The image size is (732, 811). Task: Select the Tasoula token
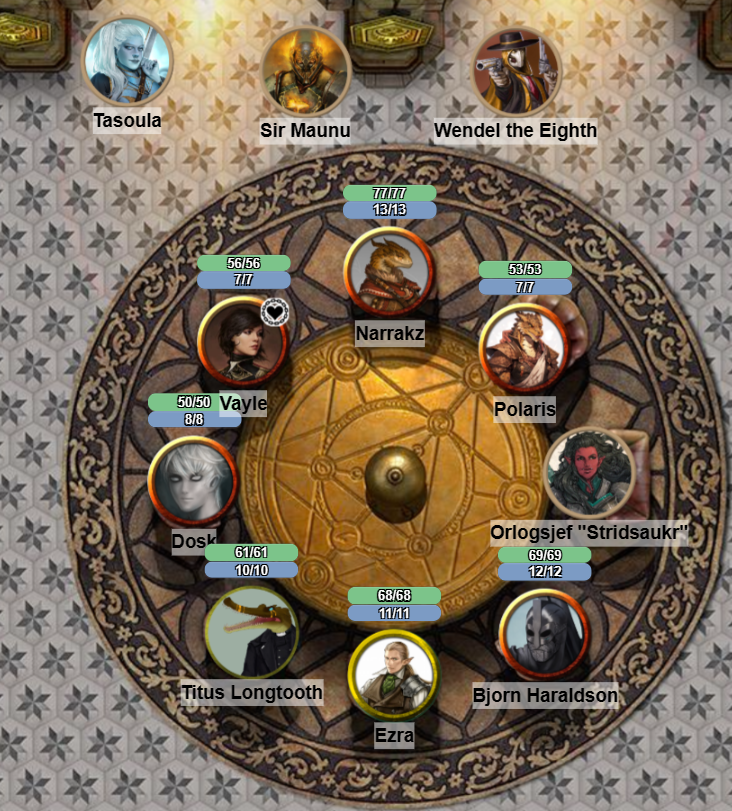pyautogui.click(x=127, y=62)
